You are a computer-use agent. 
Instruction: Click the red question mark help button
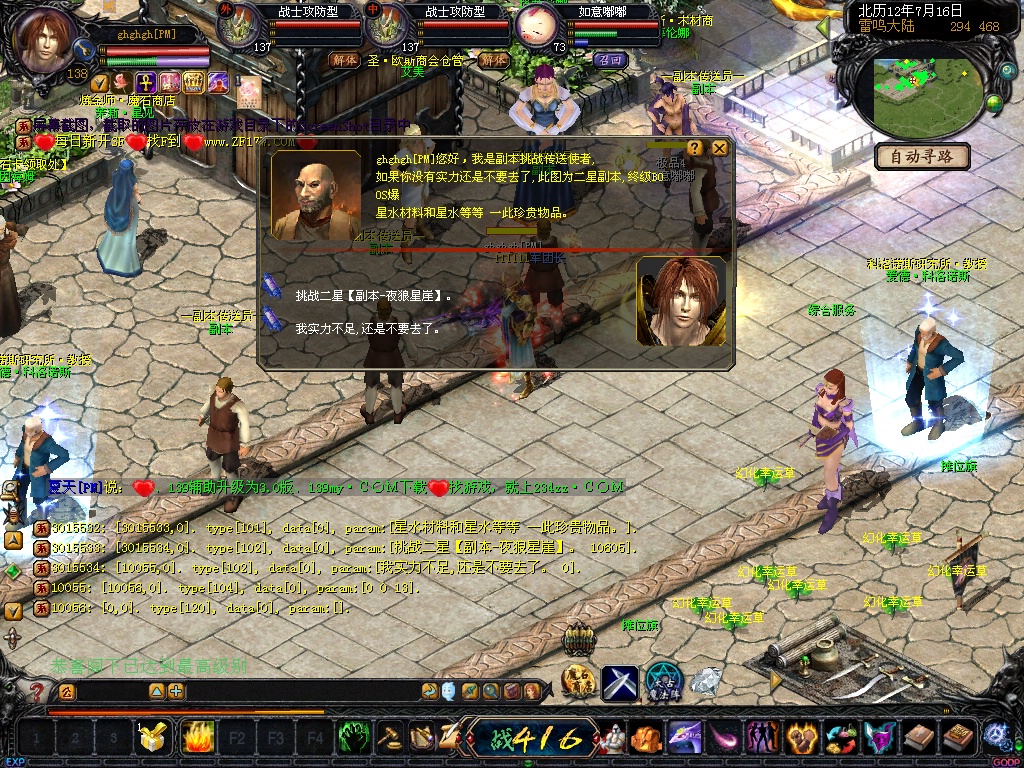38,691
